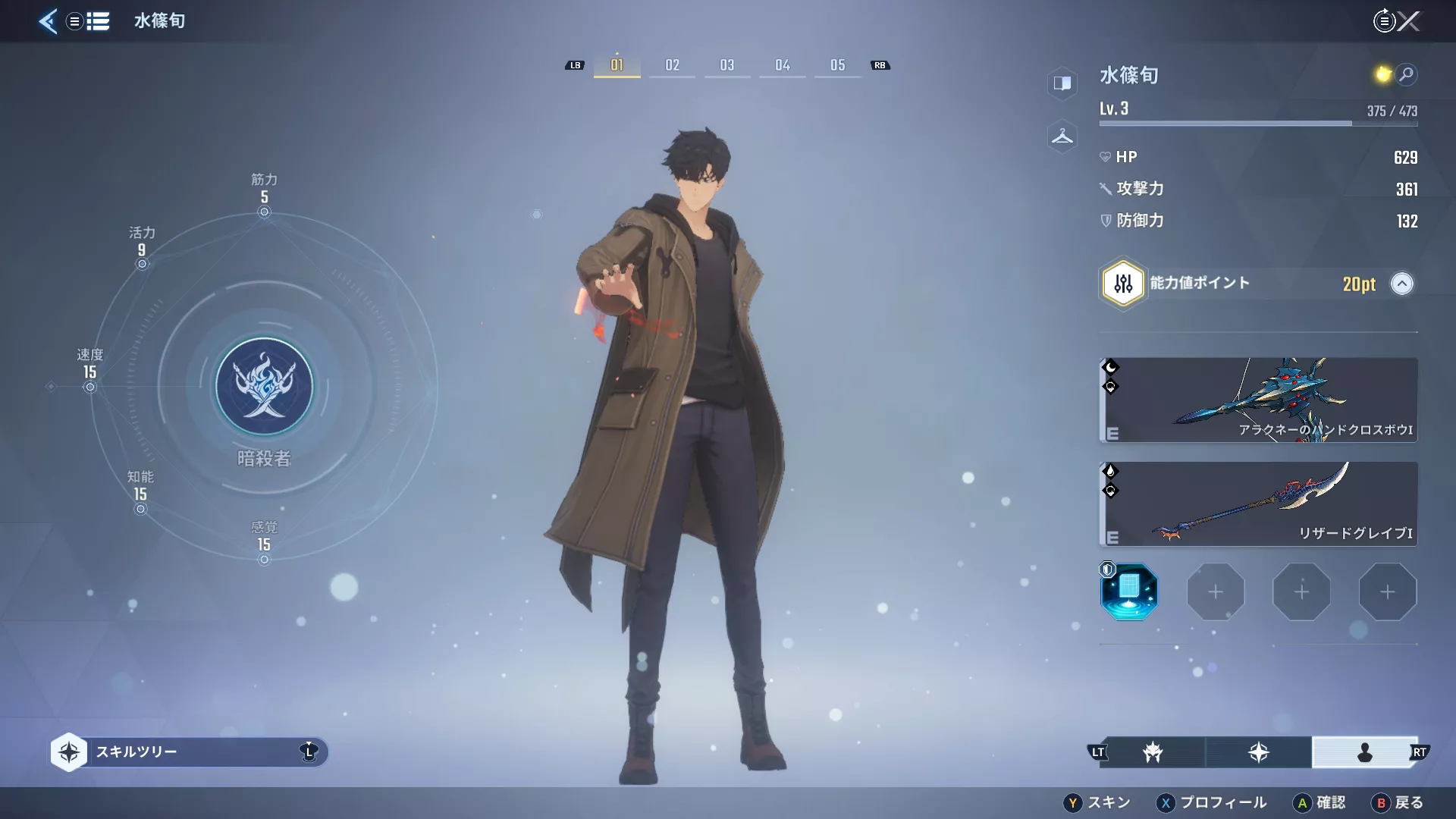Choose preset tab 04
The height and width of the screenshot is (819, 1456).
click(783, 65)
